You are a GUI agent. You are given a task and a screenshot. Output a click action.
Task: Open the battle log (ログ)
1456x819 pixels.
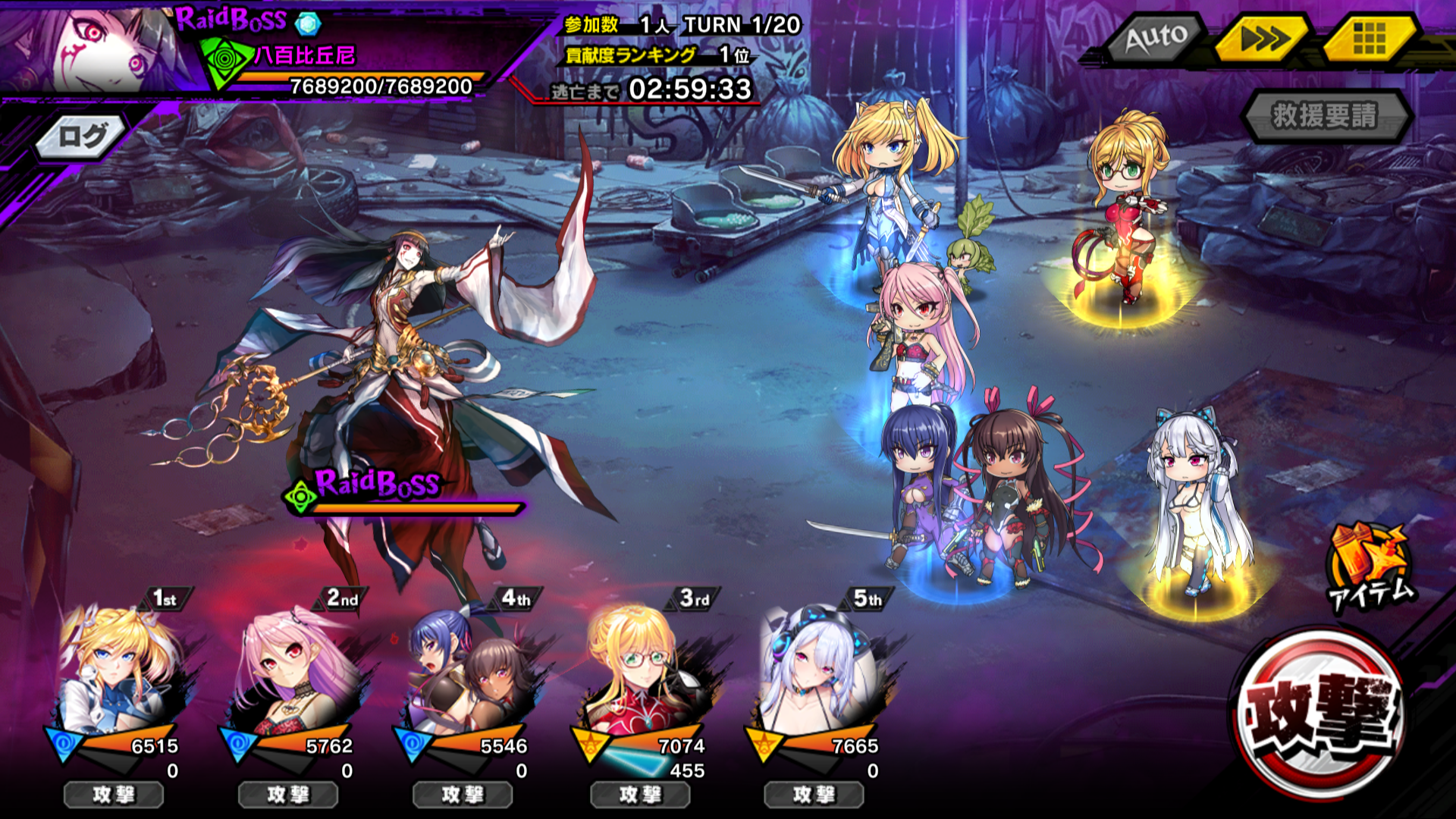click(x=82, y=137)
